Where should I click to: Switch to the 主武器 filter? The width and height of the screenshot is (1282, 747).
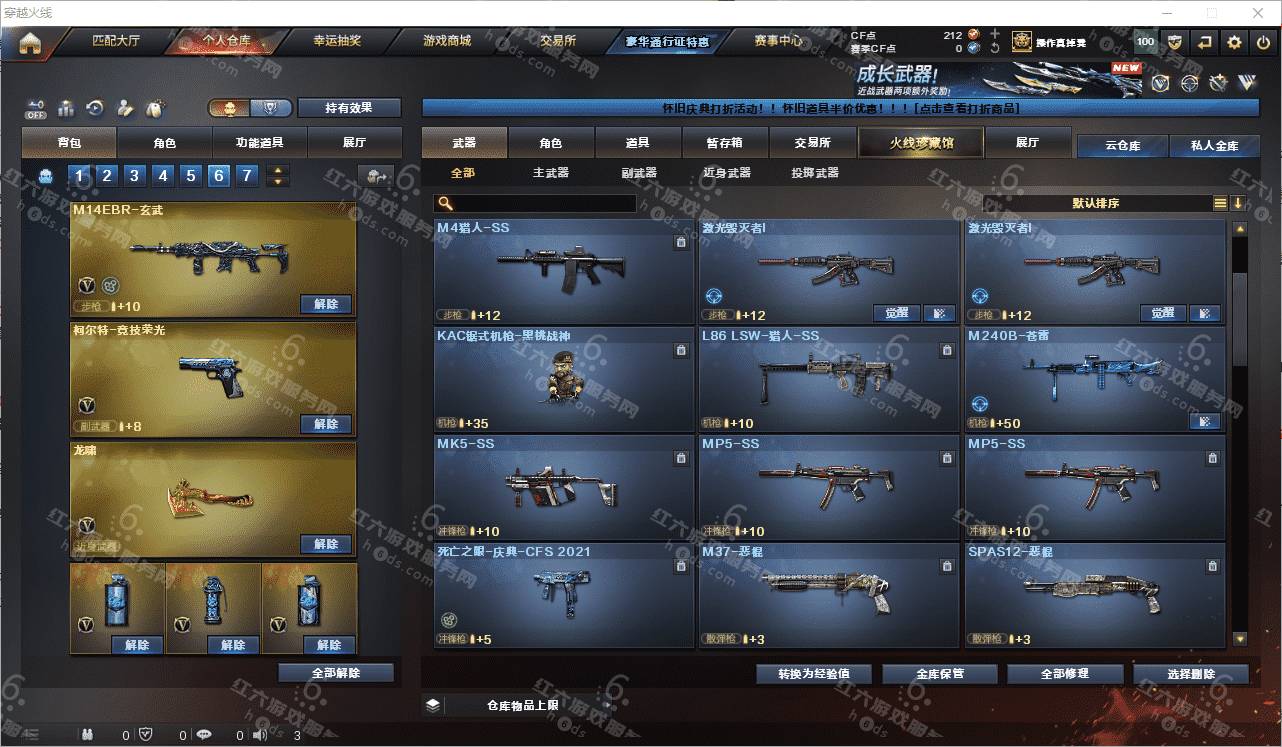coord(550,173)
